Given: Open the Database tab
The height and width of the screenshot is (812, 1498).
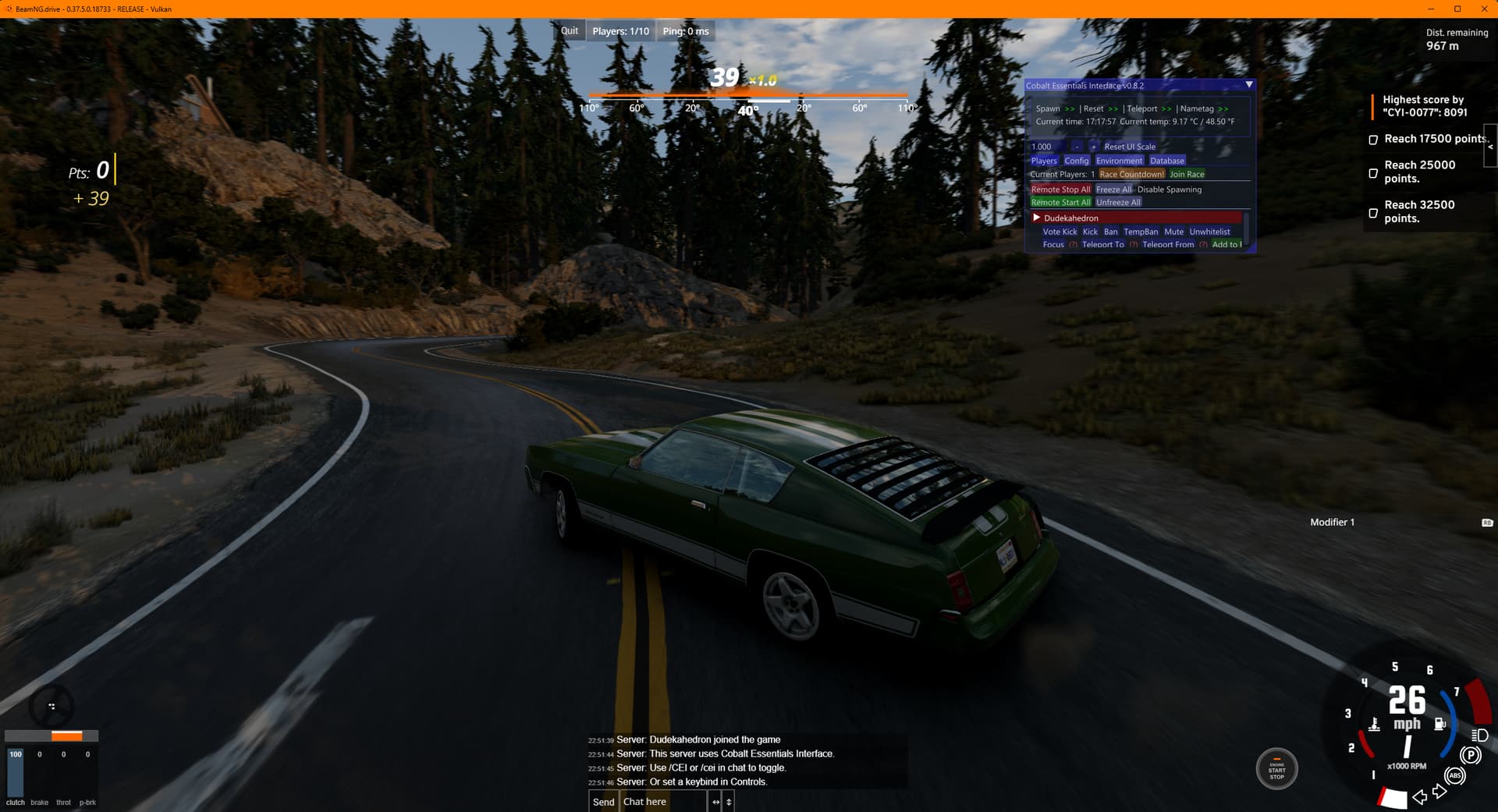Looking at the screenshot, I should [x=1166, y=161].
